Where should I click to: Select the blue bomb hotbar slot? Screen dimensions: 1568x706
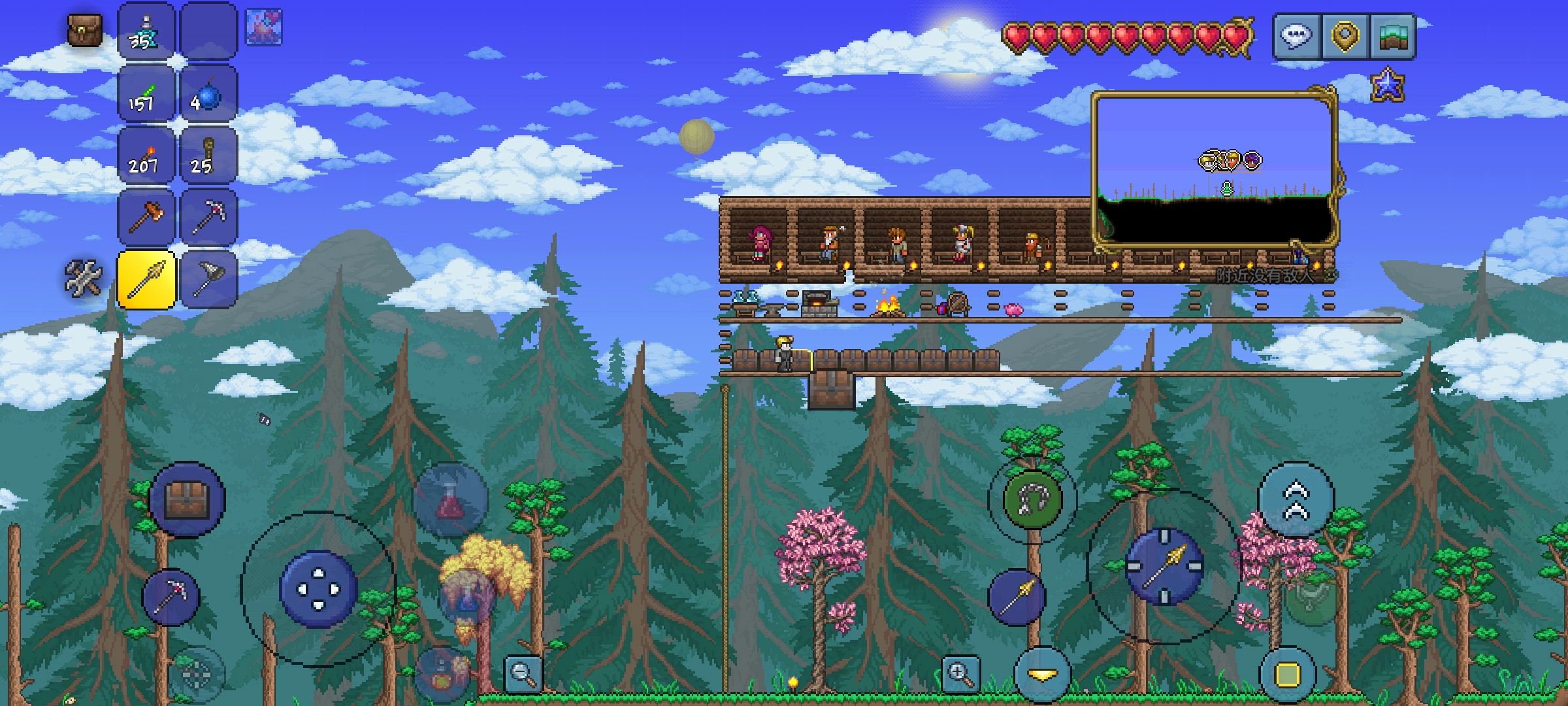(207, 94)
